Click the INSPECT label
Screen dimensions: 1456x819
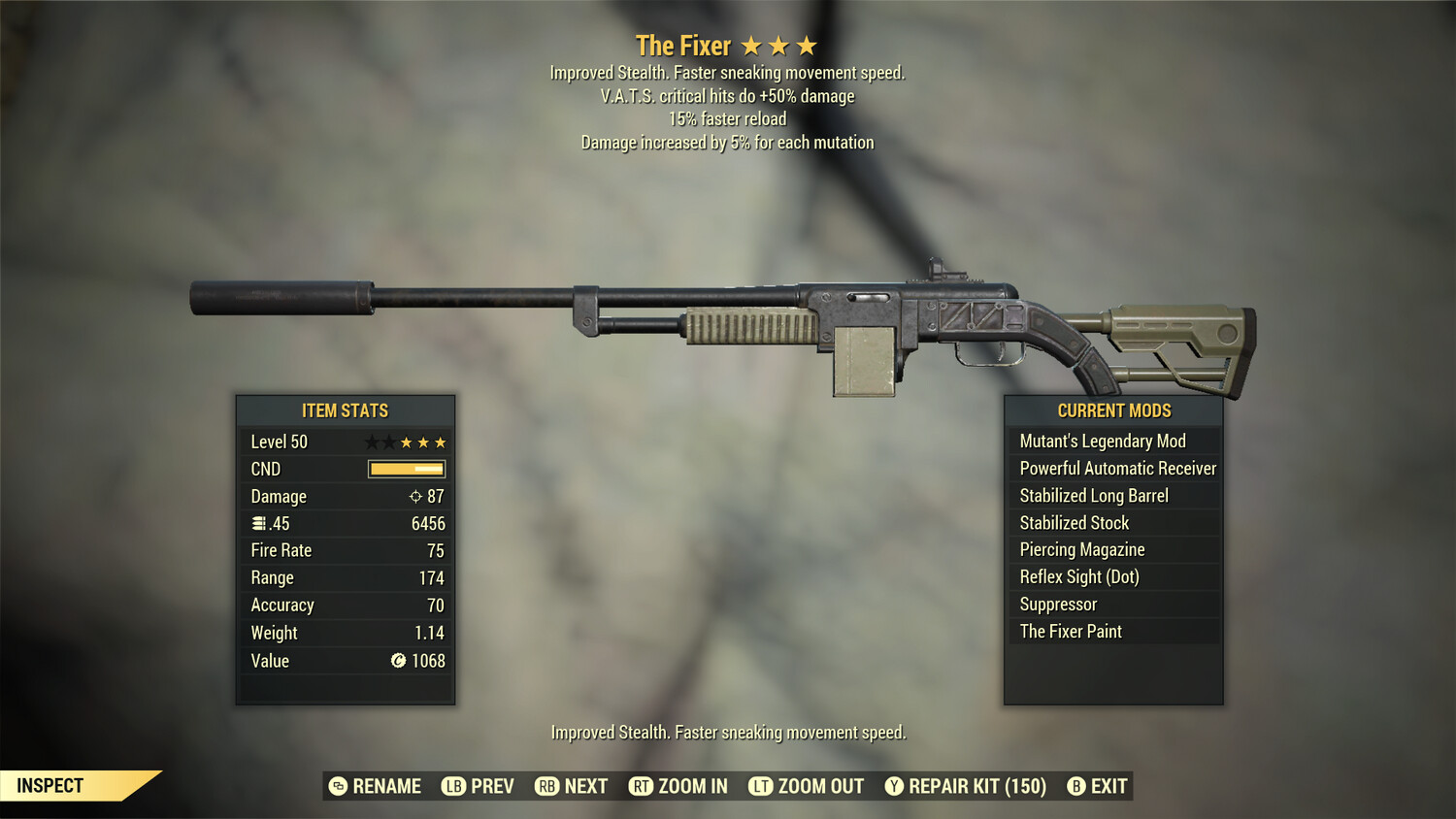49,785
